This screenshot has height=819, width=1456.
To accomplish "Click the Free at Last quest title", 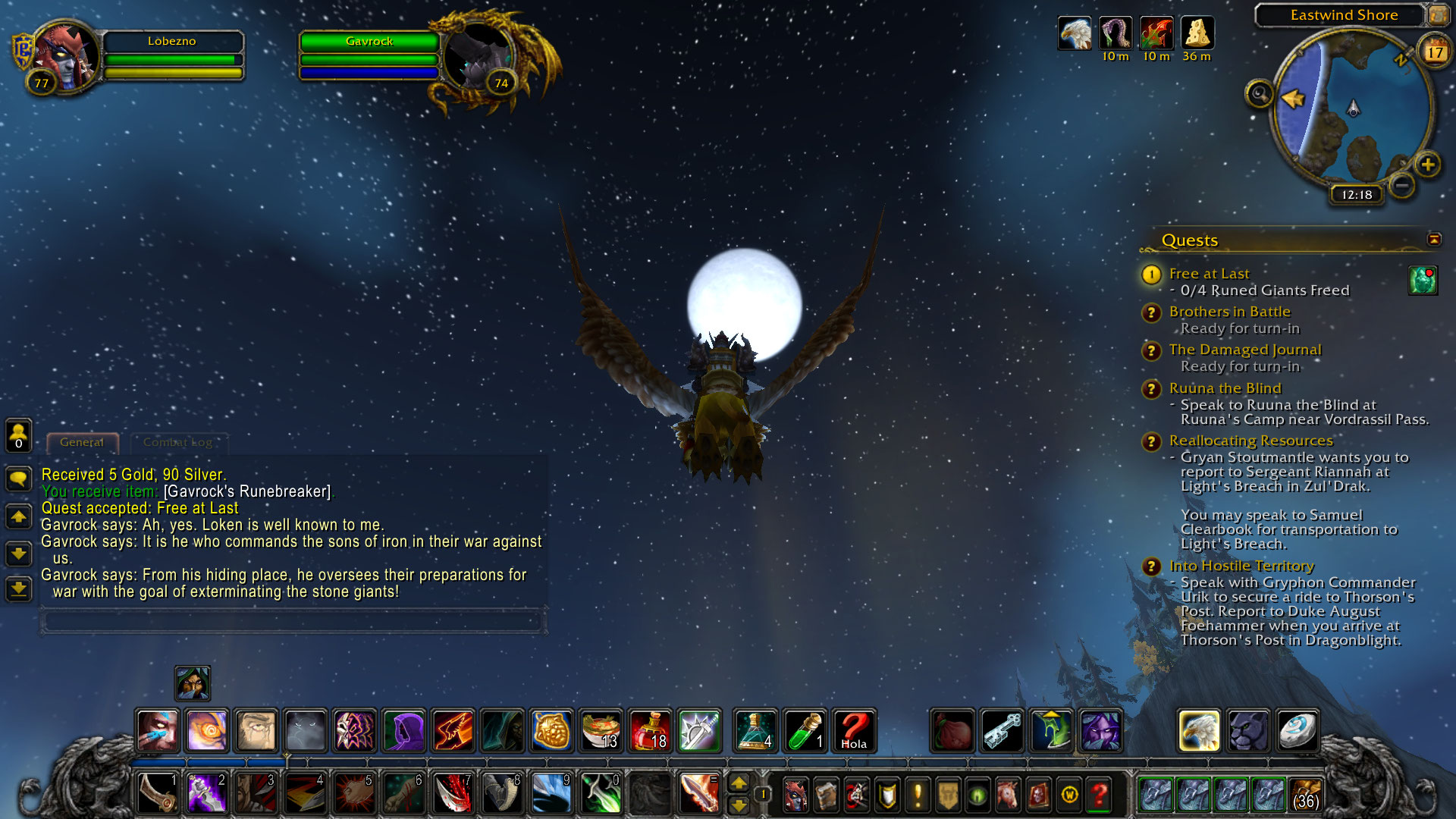I will pyautogui.click(x=1209, y=274).
